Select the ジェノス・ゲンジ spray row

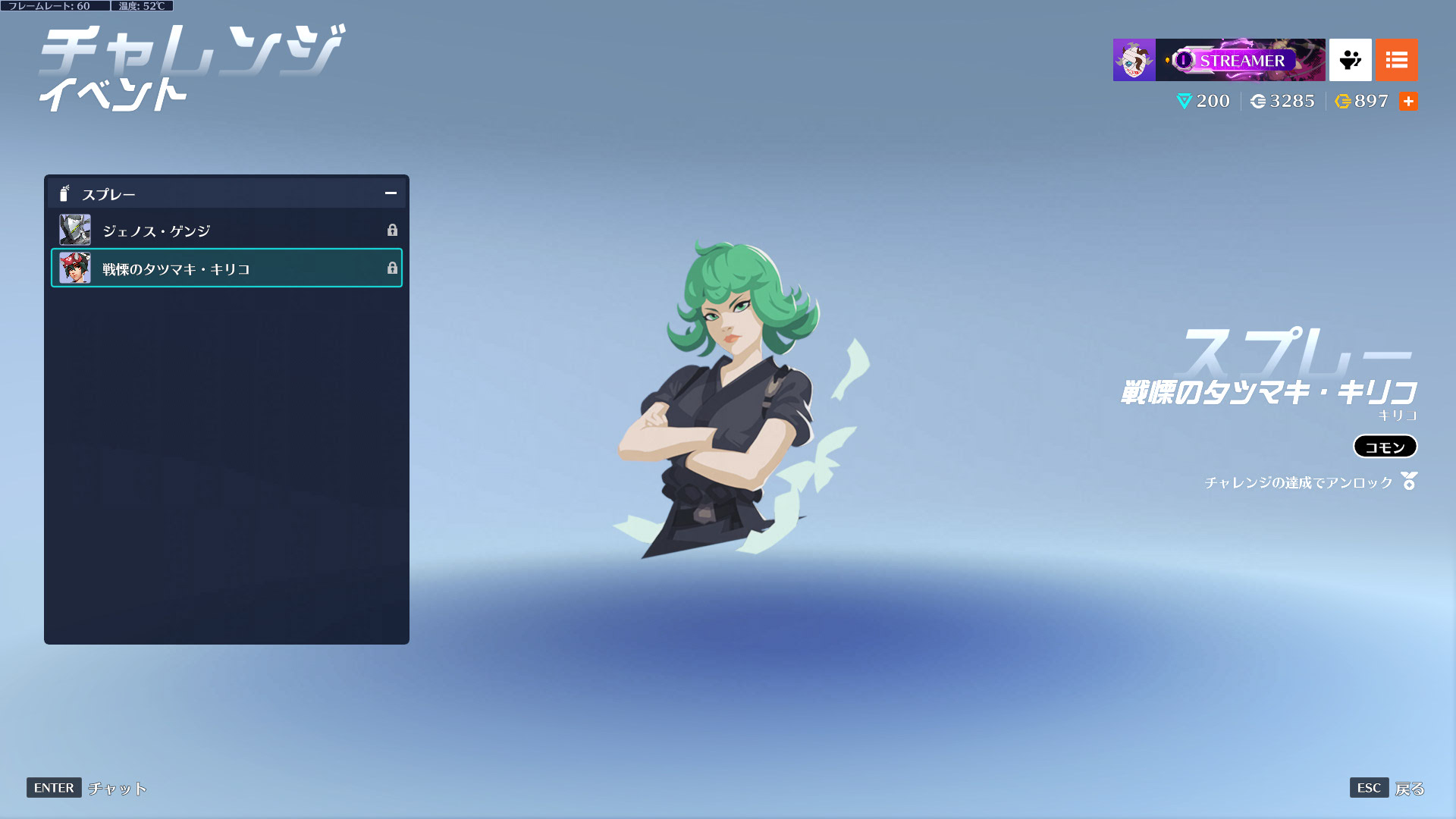point(227,231)
